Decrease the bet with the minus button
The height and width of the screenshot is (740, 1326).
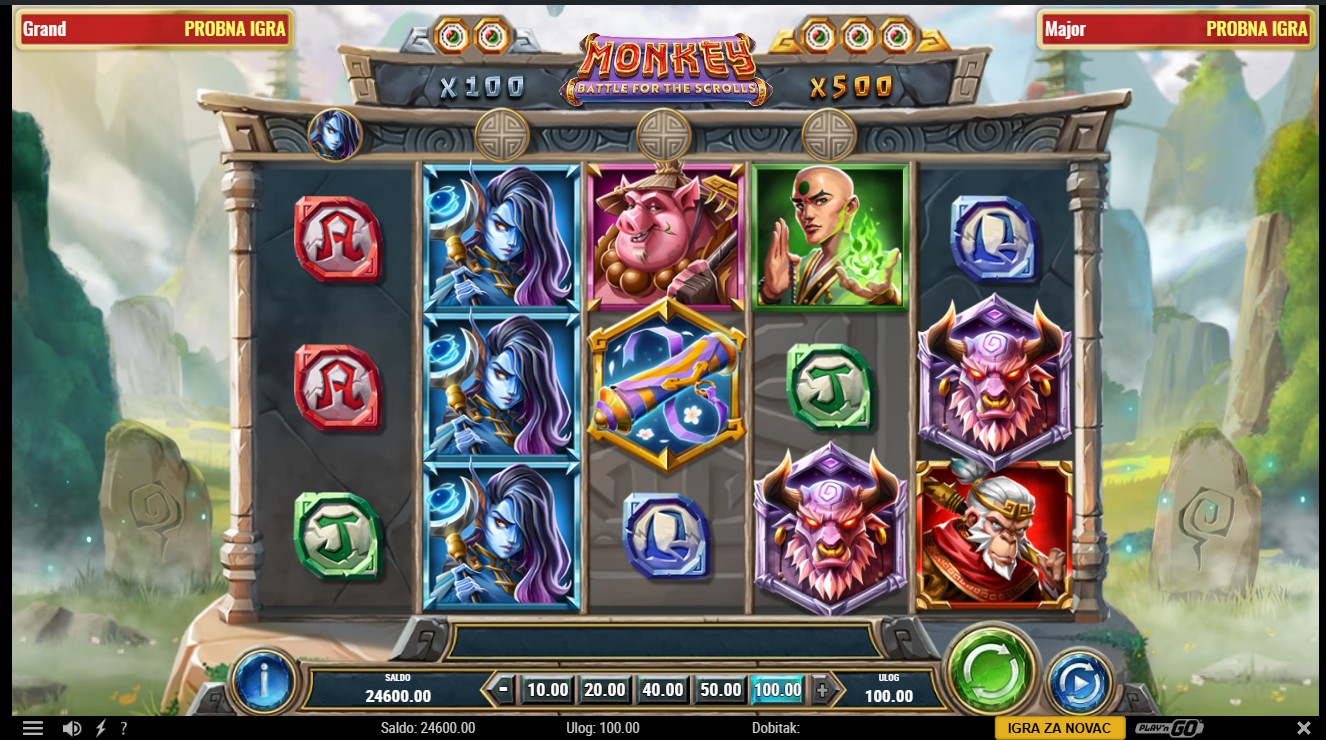504,689
